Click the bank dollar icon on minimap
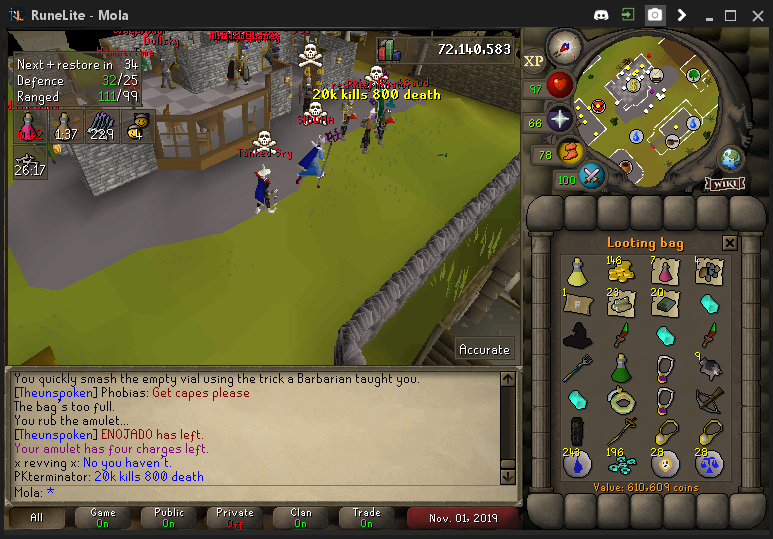 coord(633,85)
